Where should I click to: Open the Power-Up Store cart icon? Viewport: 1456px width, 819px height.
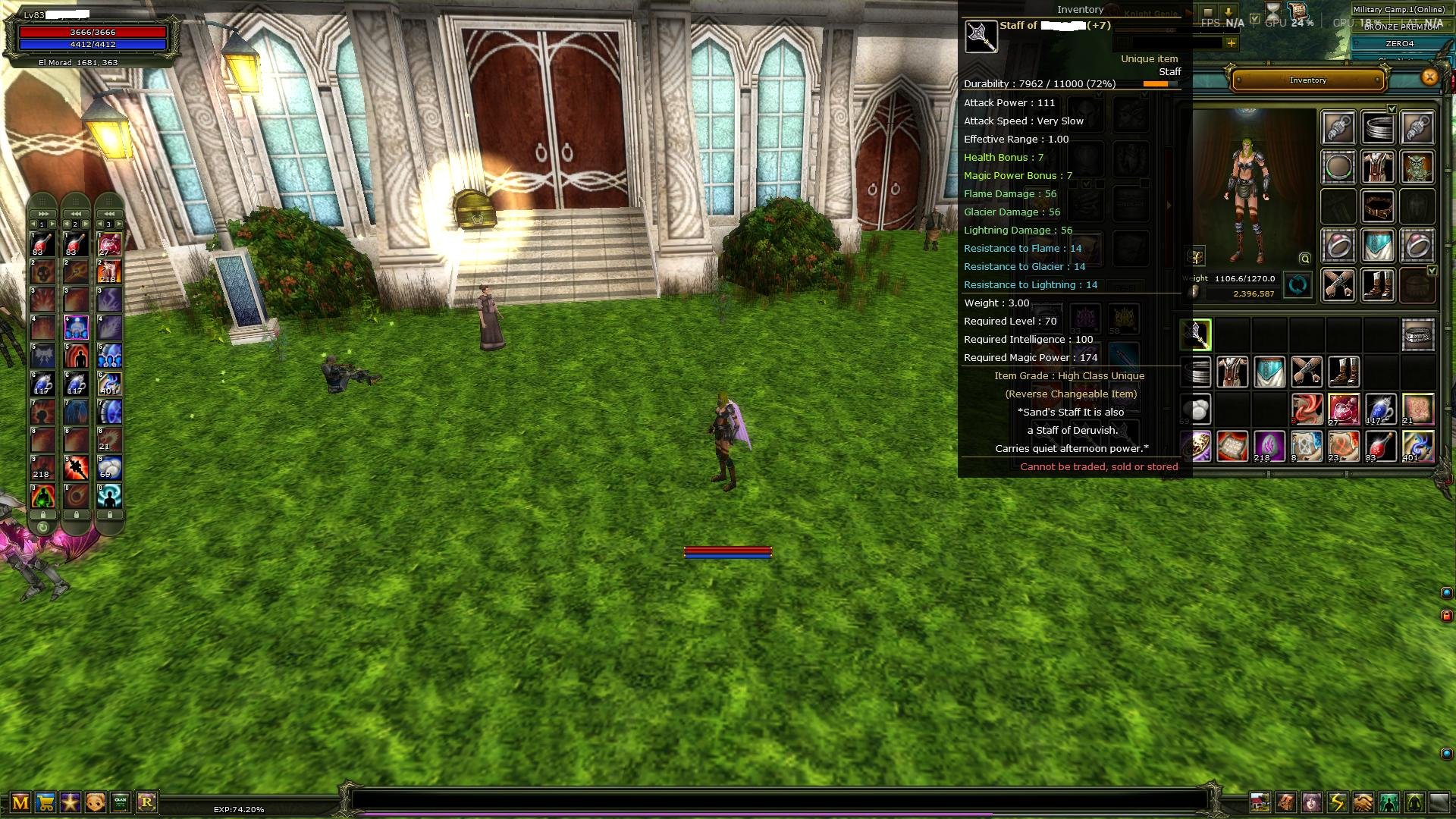(x=46, y=802)
